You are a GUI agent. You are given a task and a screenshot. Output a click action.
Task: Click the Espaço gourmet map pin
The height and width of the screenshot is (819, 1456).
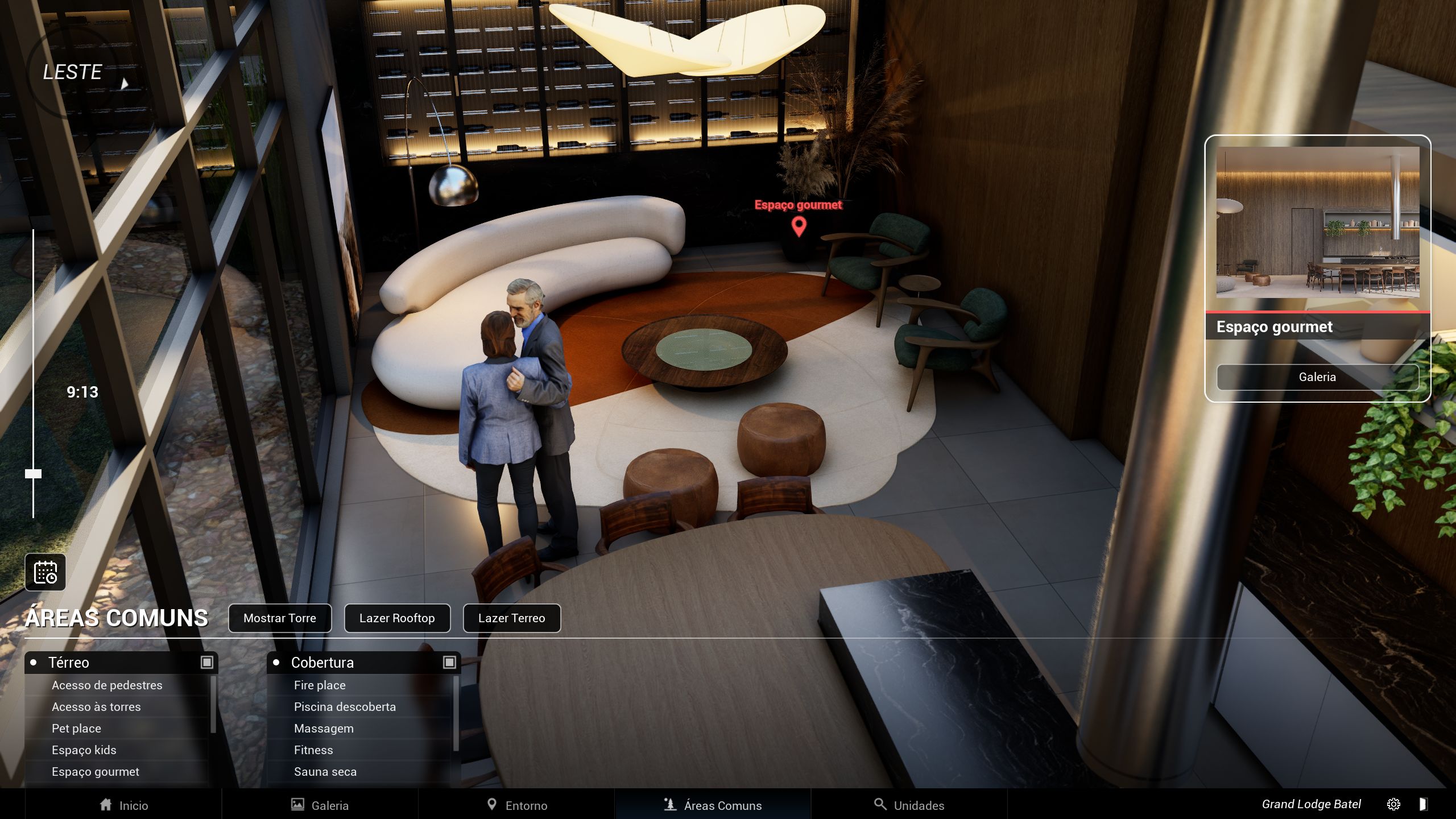(799, 226)
